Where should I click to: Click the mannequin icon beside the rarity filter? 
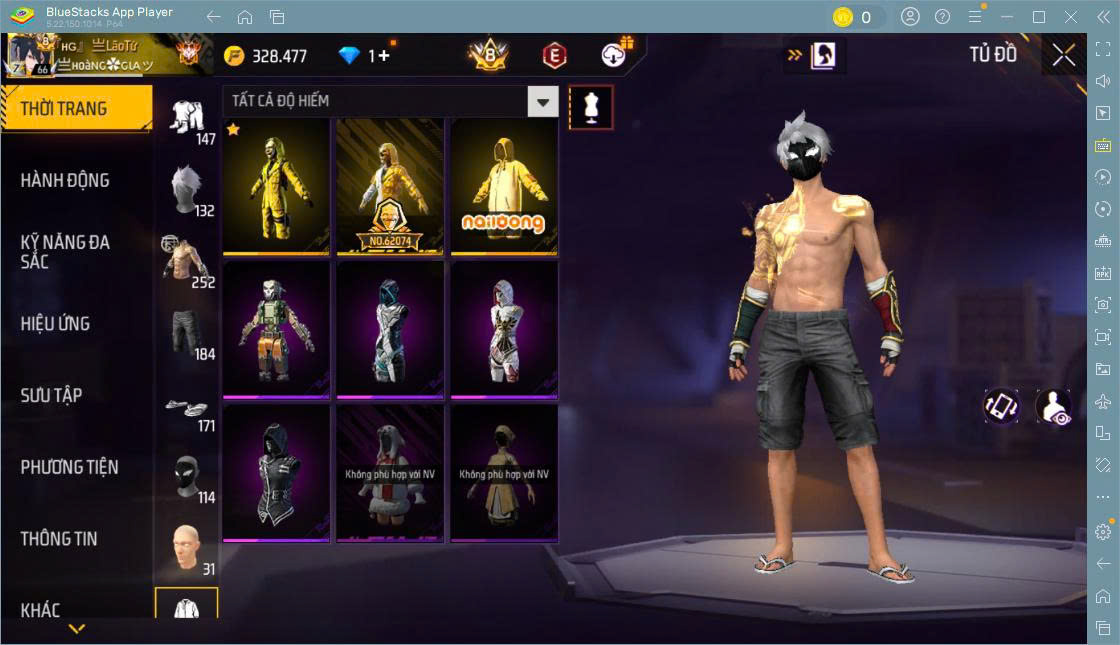591,107
